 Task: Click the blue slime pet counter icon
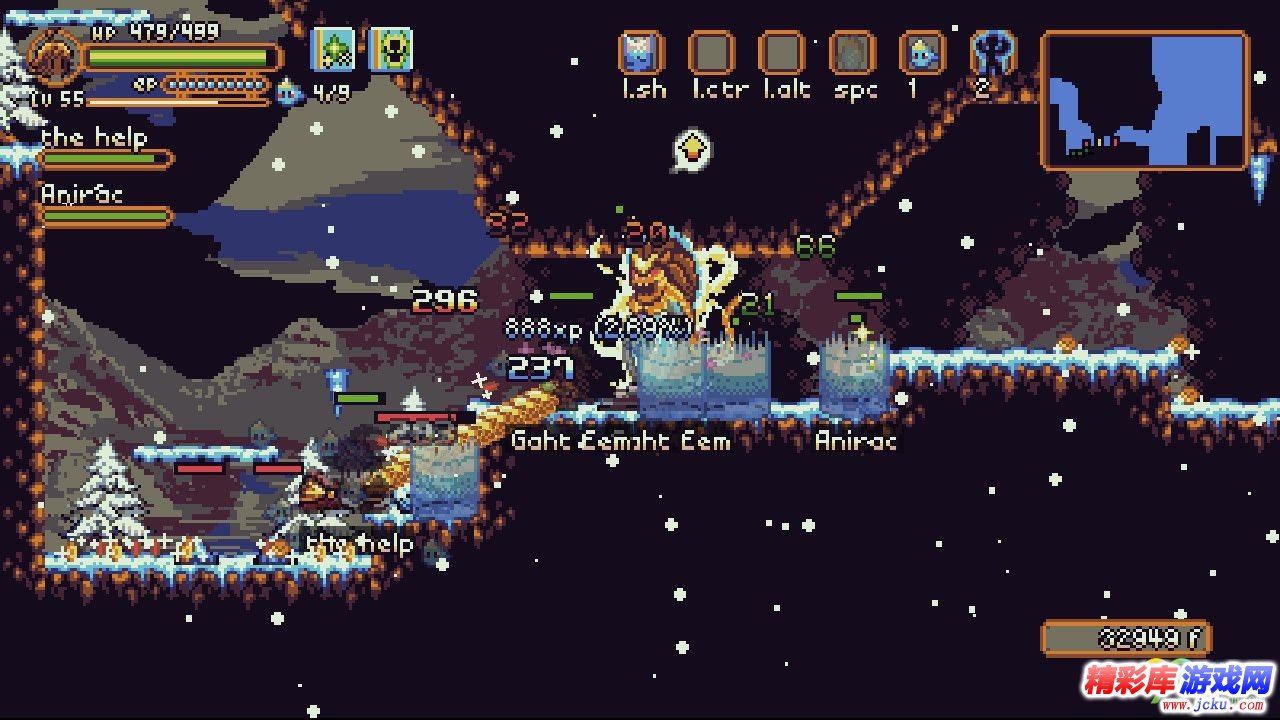[x=289, y=93]
